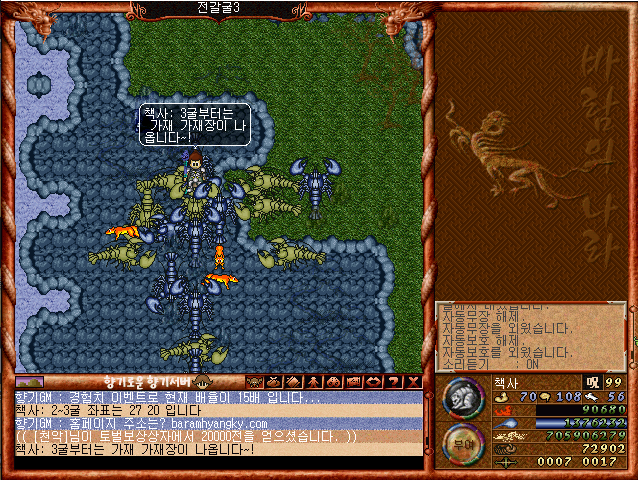This screenshot has height=480, width=638.
Task: Select the binoculars toolbar icon
Action: click(334, 382)
